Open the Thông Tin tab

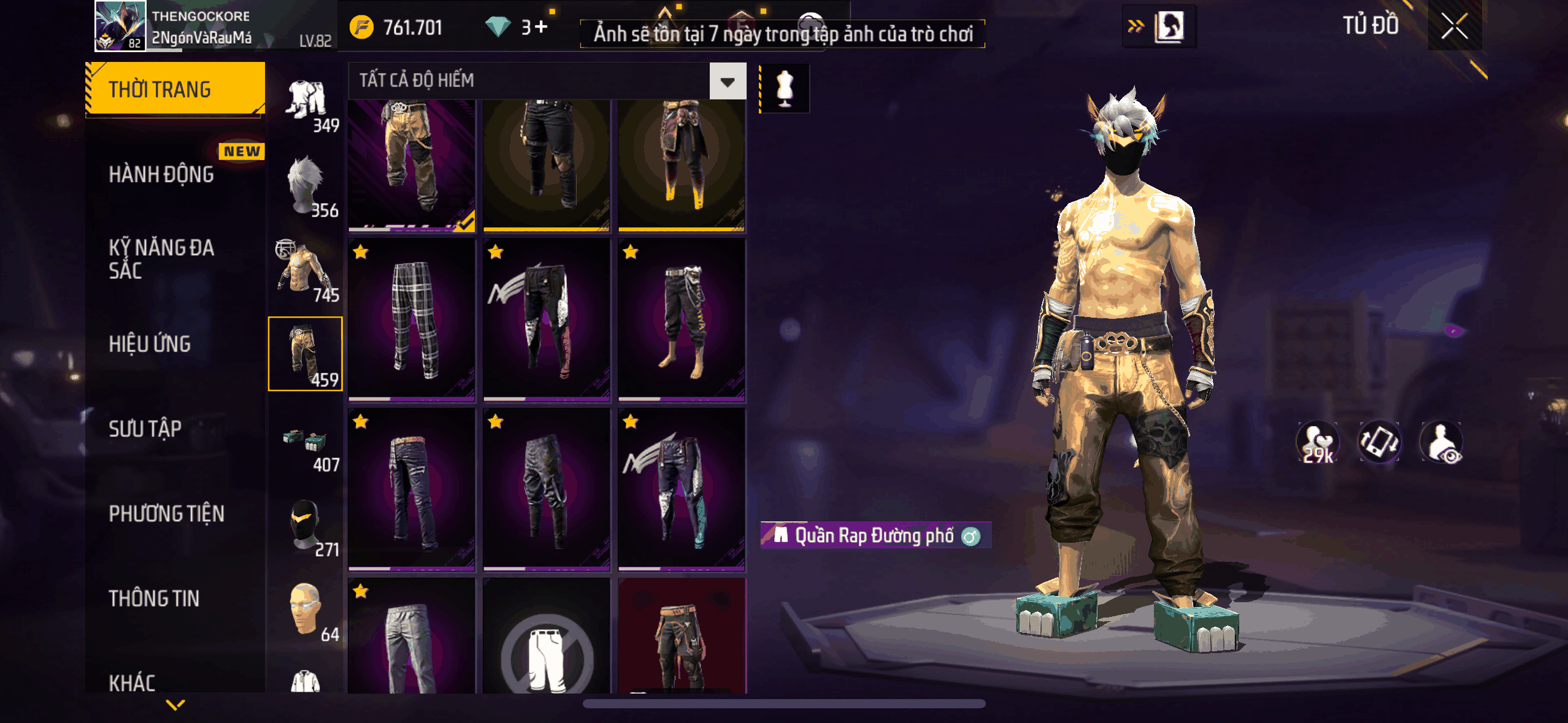pyautogui.click(x=154, y=599)
